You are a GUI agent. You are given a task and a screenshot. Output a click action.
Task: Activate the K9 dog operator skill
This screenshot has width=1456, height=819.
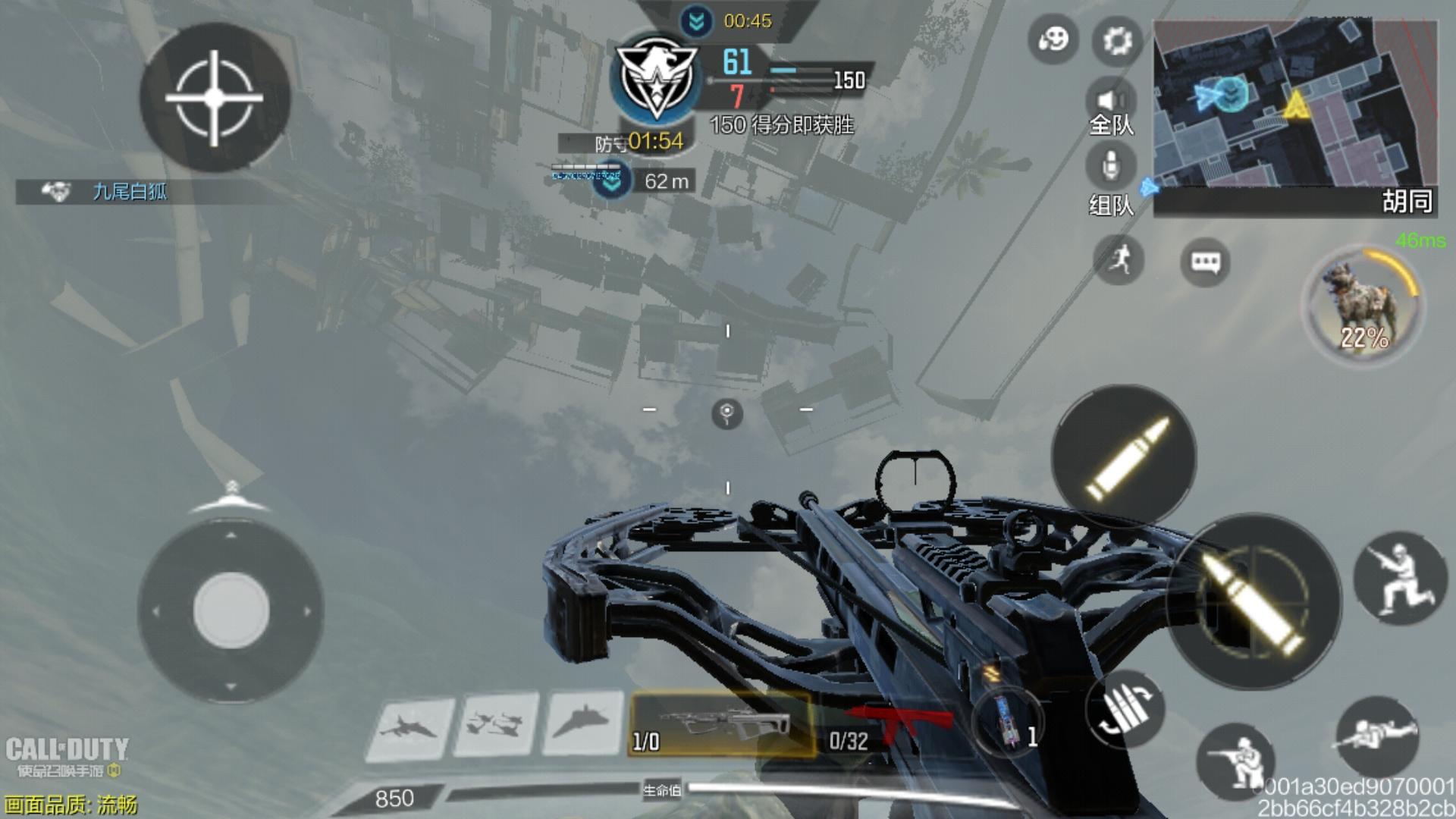[1363, 306]
